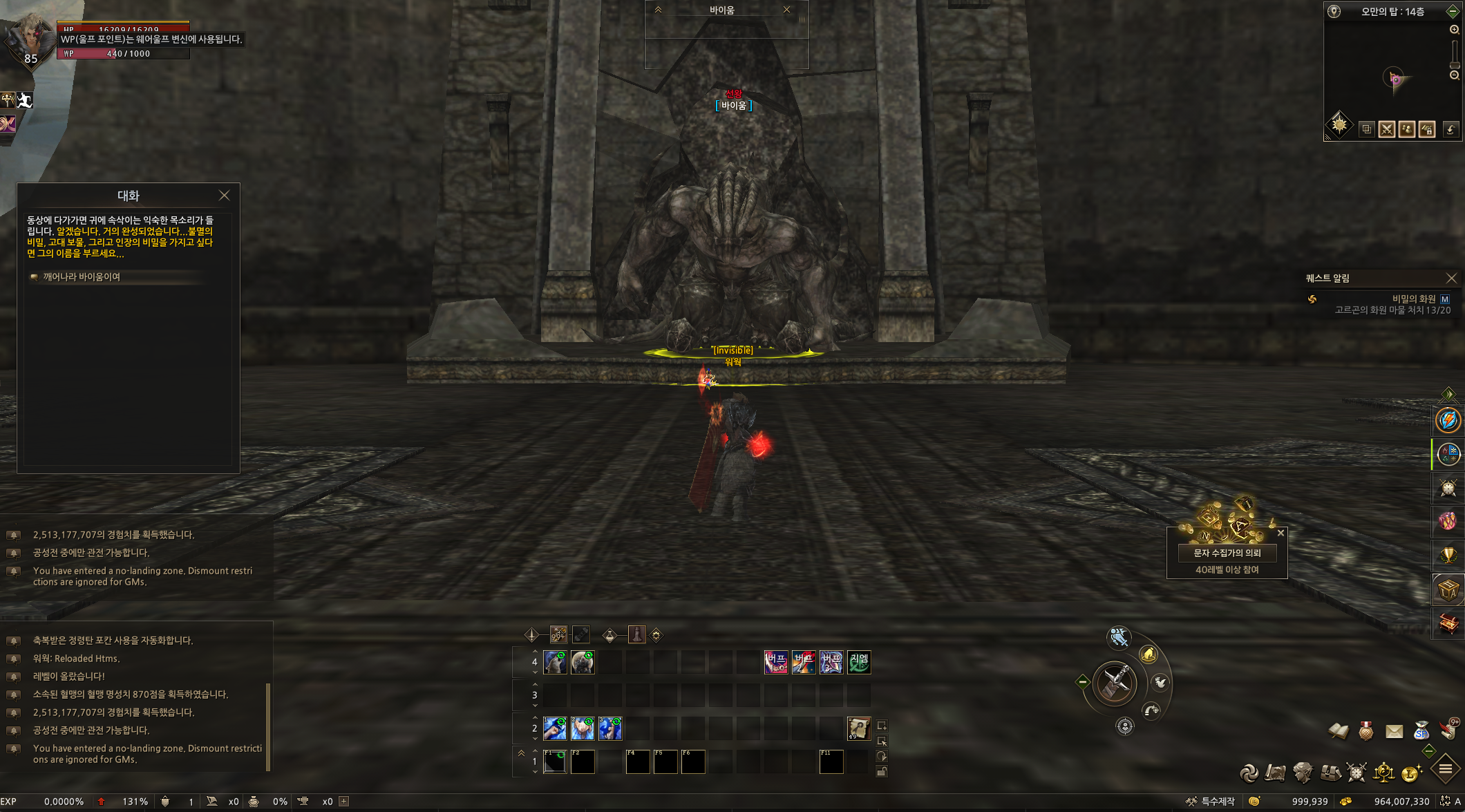This screenshot has height=812, width=1465.
Task: Click the 특수제작 special crafting button
Action: [x=1211, y=802]
